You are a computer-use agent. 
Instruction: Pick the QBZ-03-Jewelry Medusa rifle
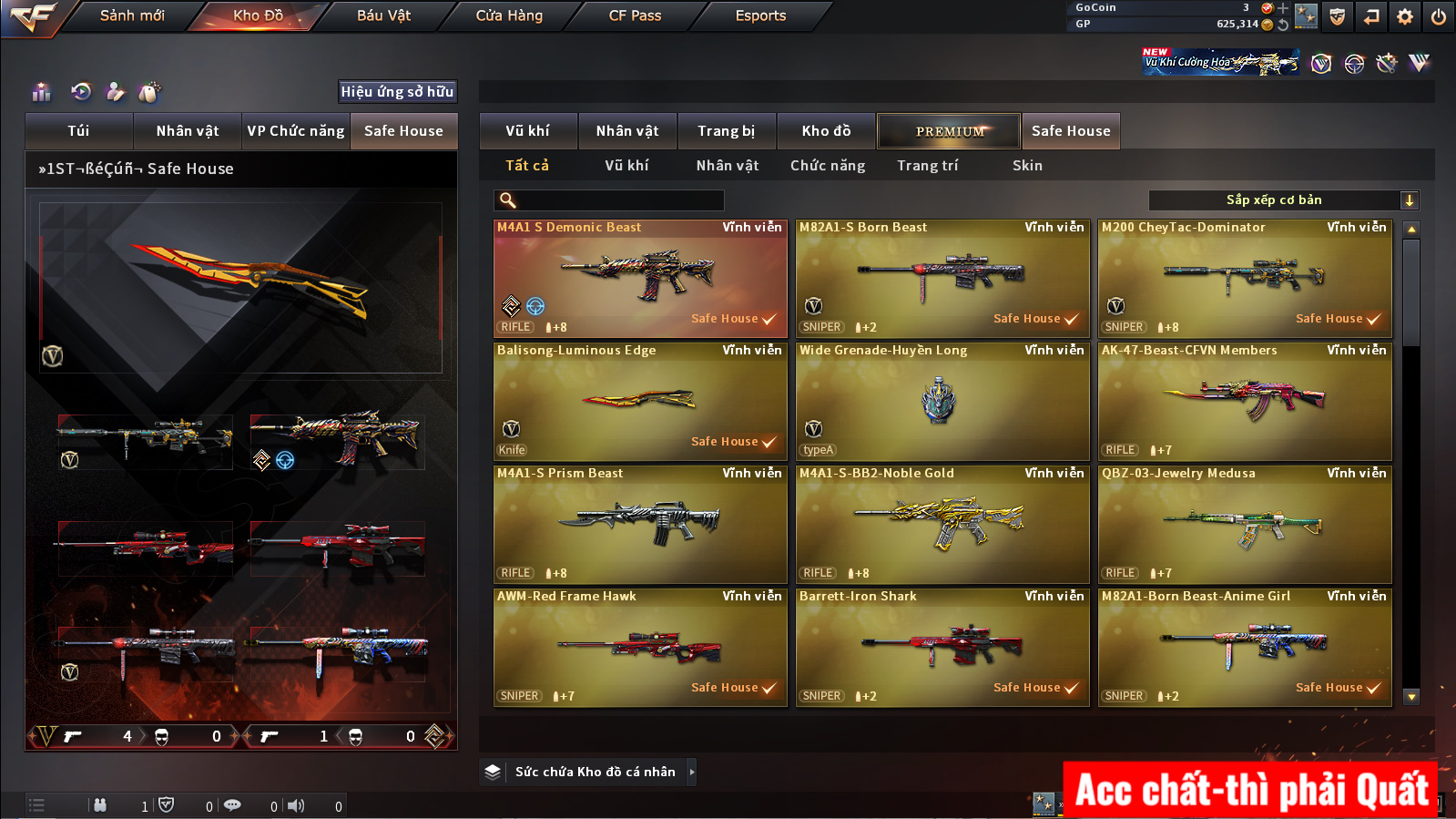pyautogui.click(x=1245, y=524)
